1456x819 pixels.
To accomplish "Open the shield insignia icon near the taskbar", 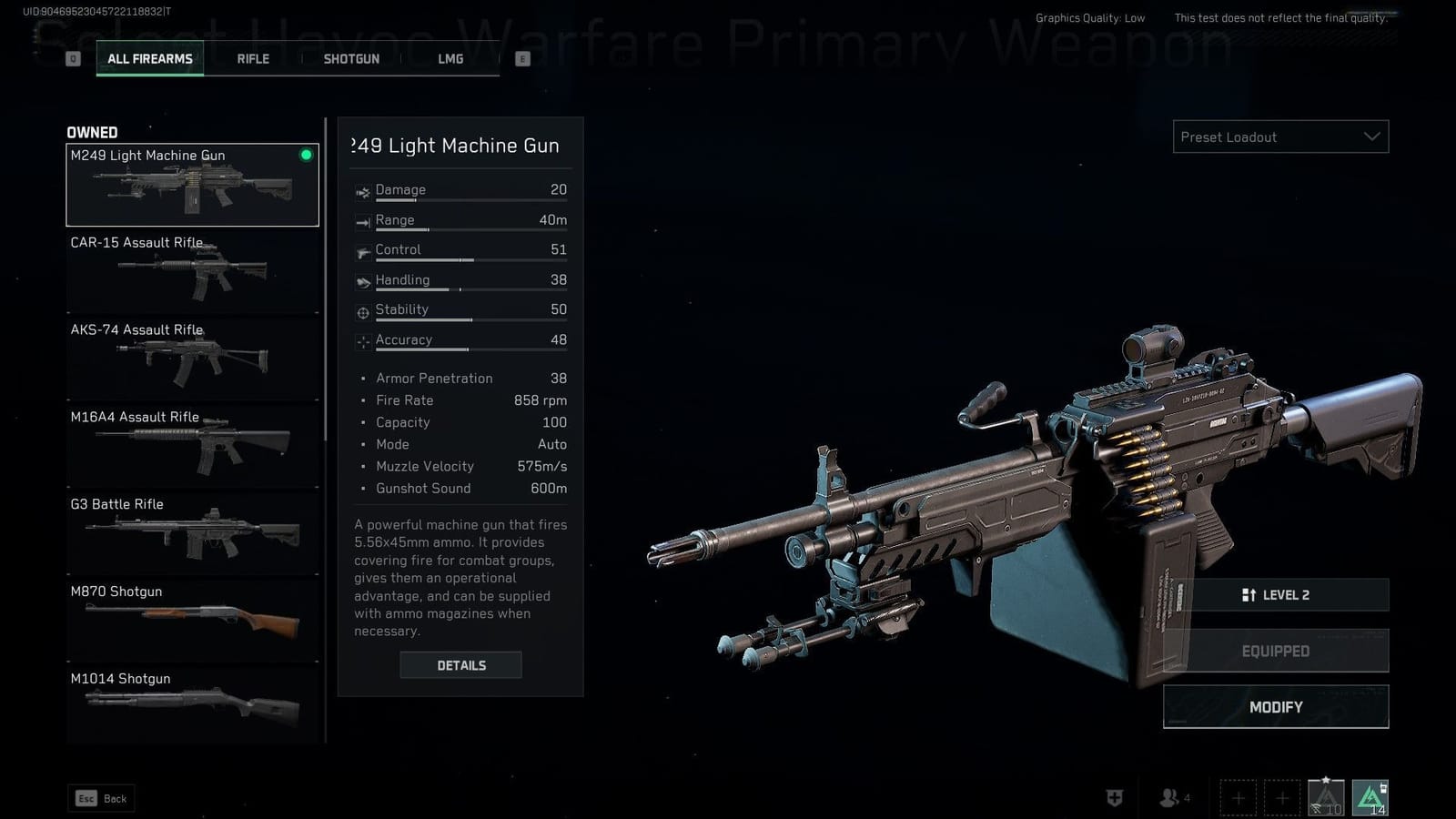I will coord(1112,798).
